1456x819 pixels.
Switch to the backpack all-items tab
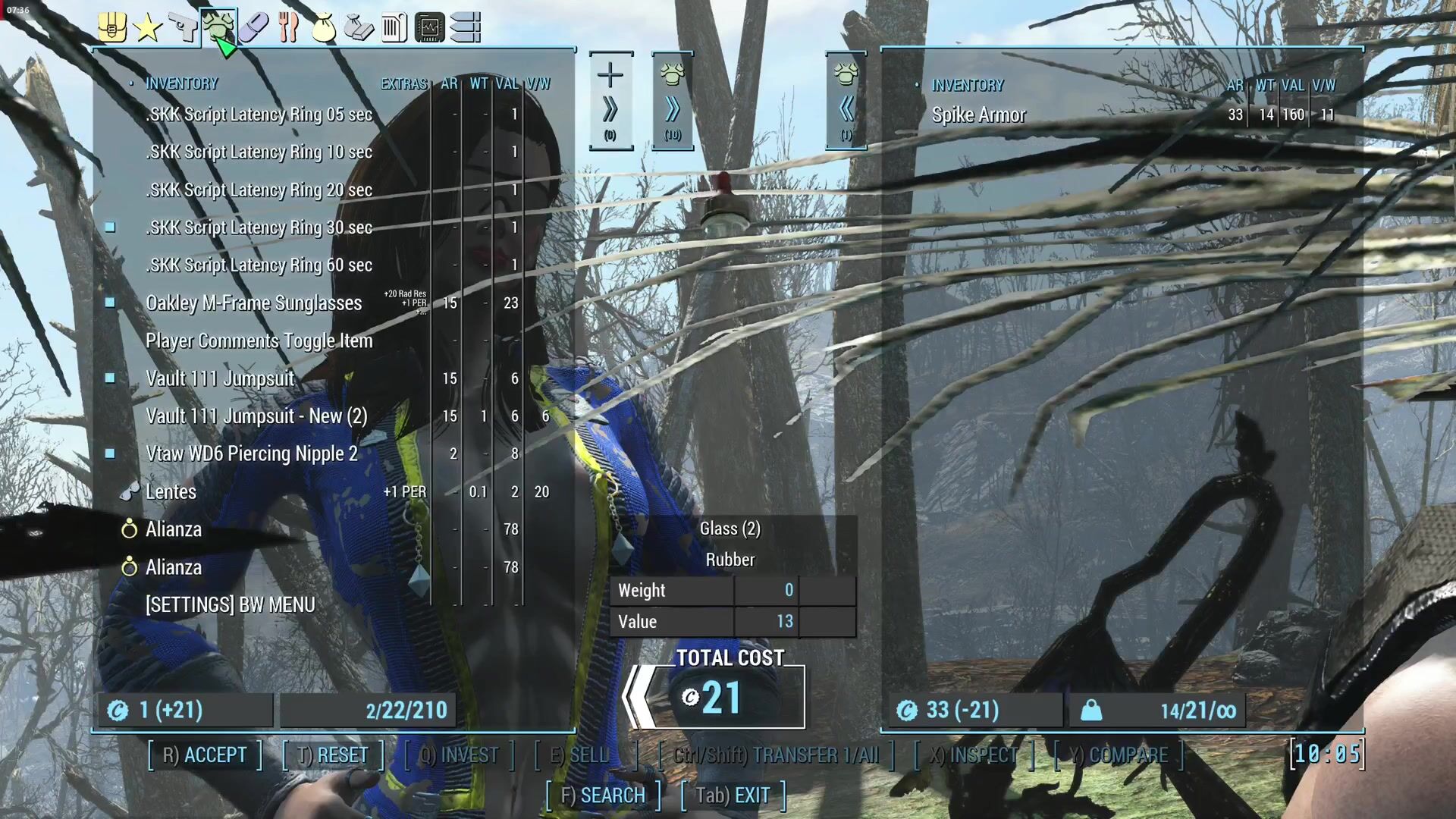point(112,28)
